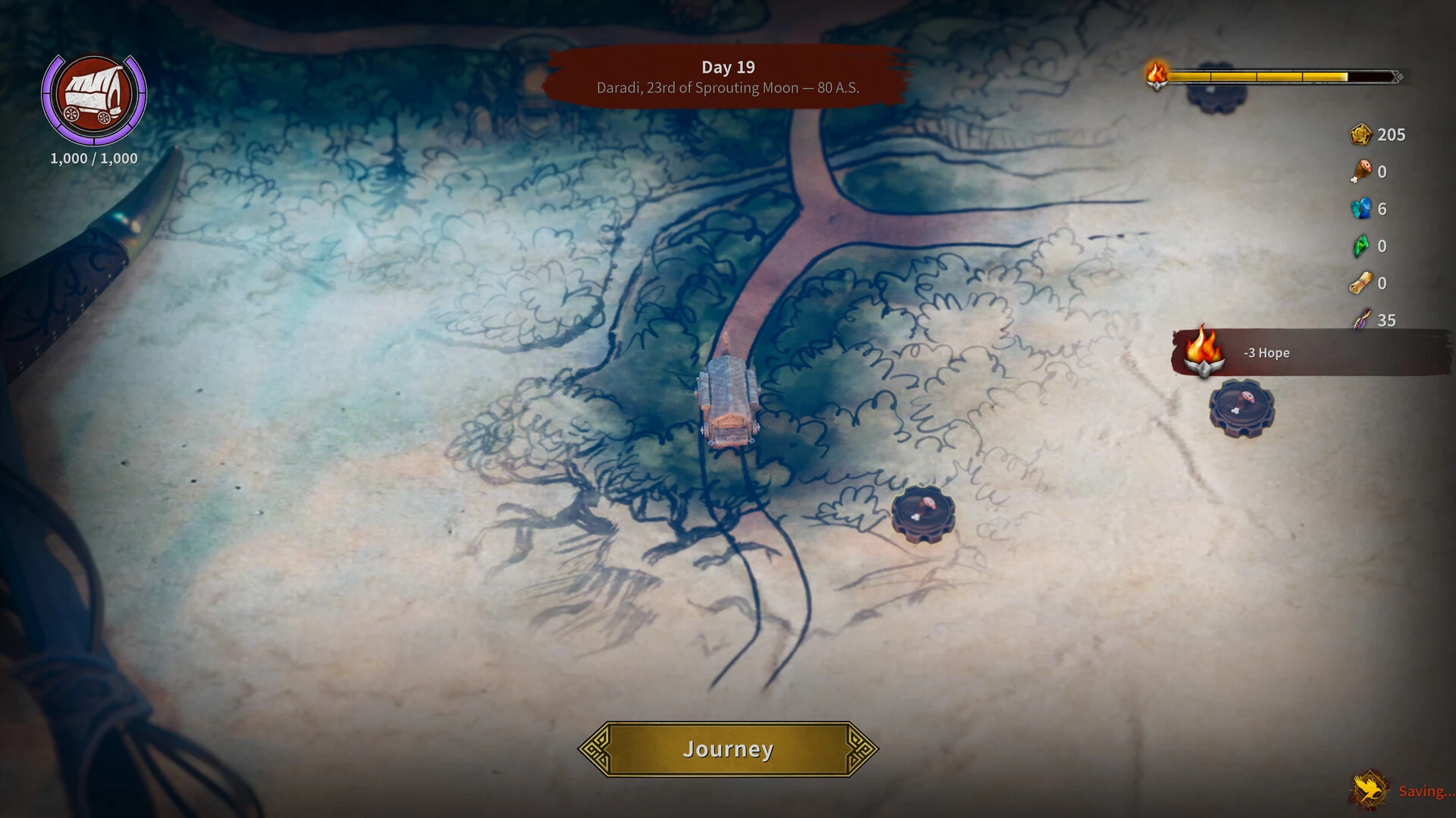
Task: Open the covered wagon emblem top left
Action: pos(94,96)
